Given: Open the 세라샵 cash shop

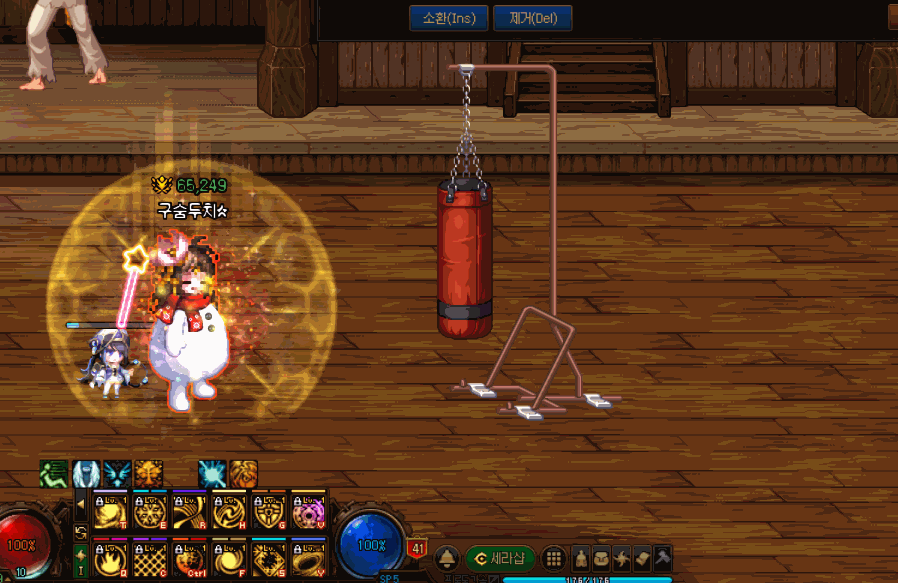Looking at the screenshot, I should (x=502, y=558).
